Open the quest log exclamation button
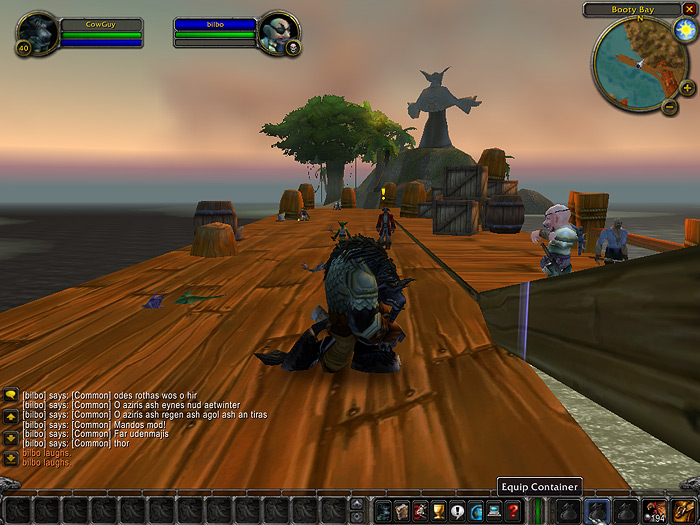This screenshot has width=700, height=525. pyautogui.click(x=457, y=510)
